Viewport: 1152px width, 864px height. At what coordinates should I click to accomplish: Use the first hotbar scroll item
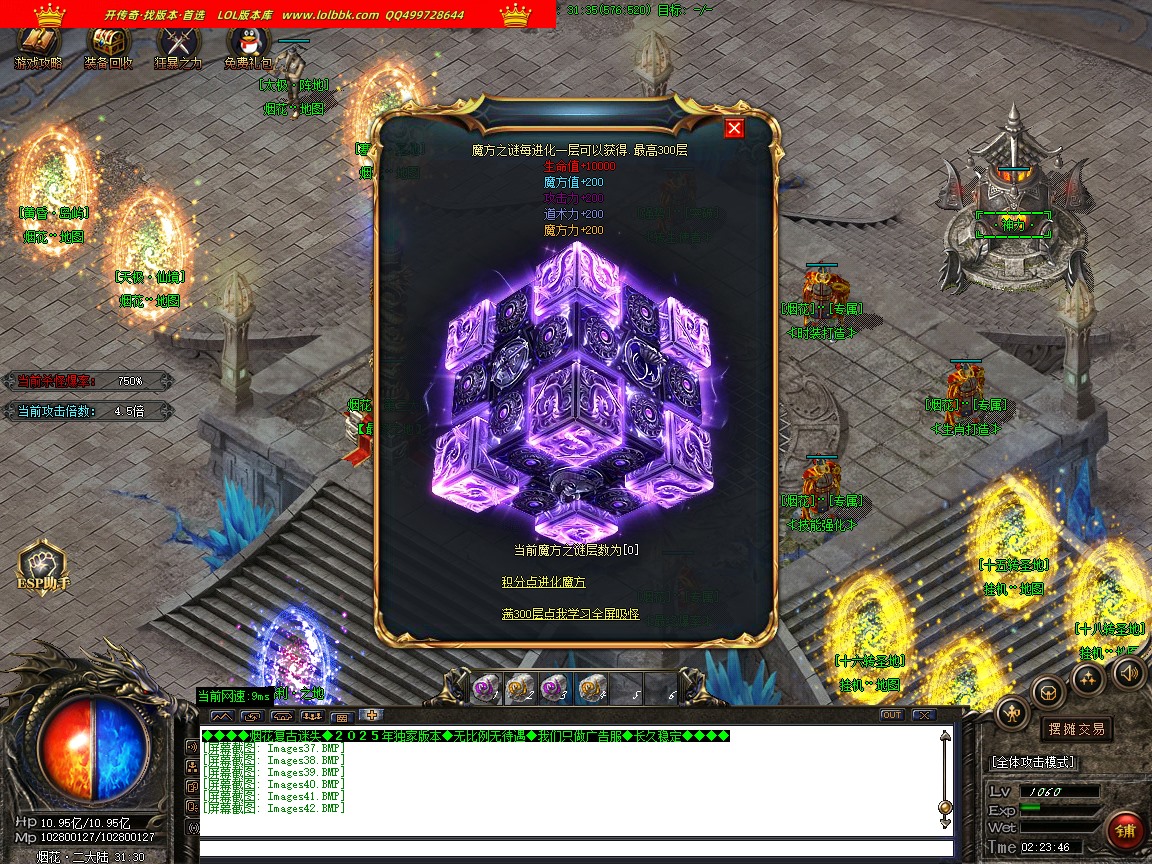tap(487, 688)
